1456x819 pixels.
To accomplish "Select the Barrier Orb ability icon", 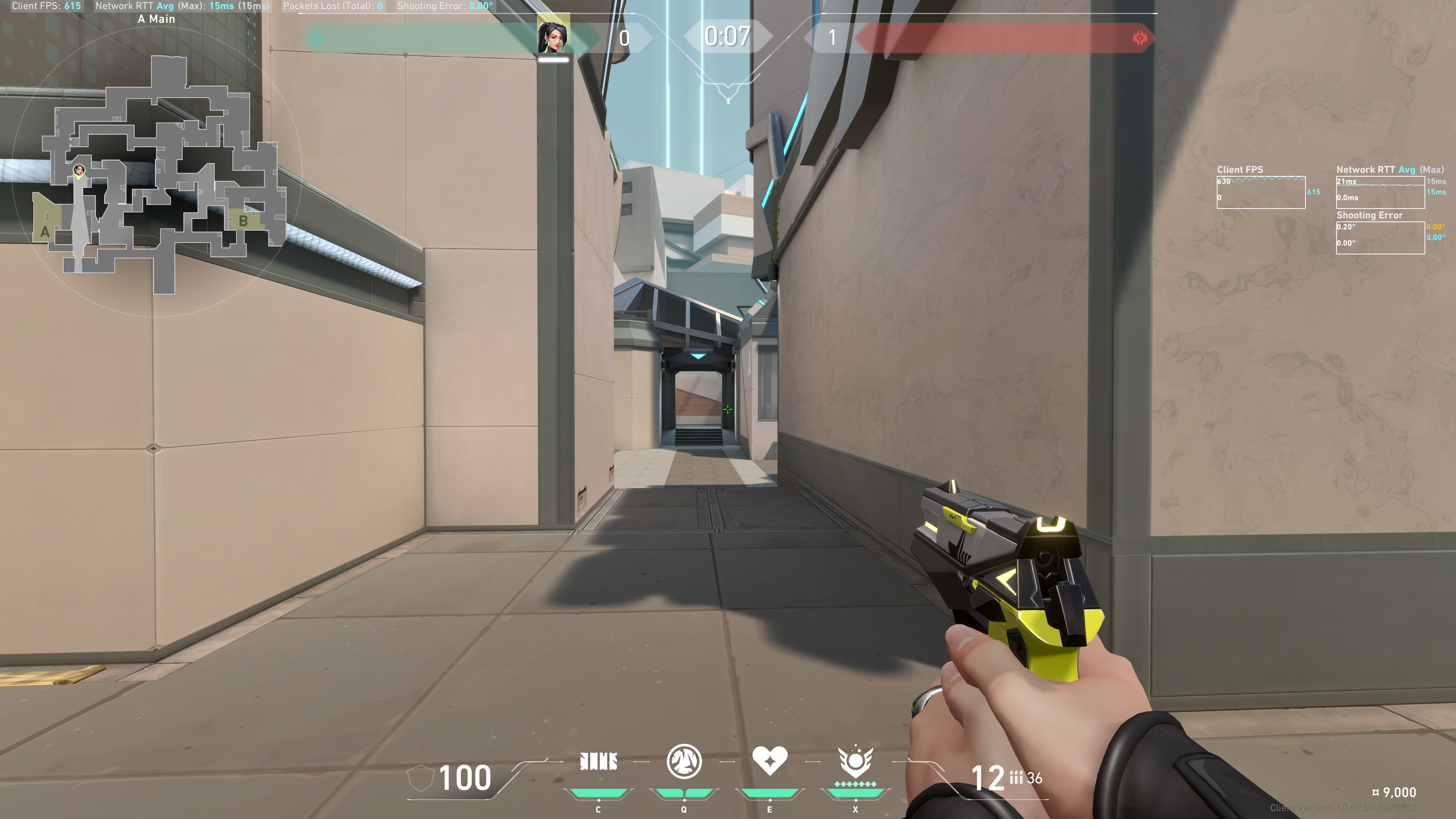I will click(x=598, y=761).
